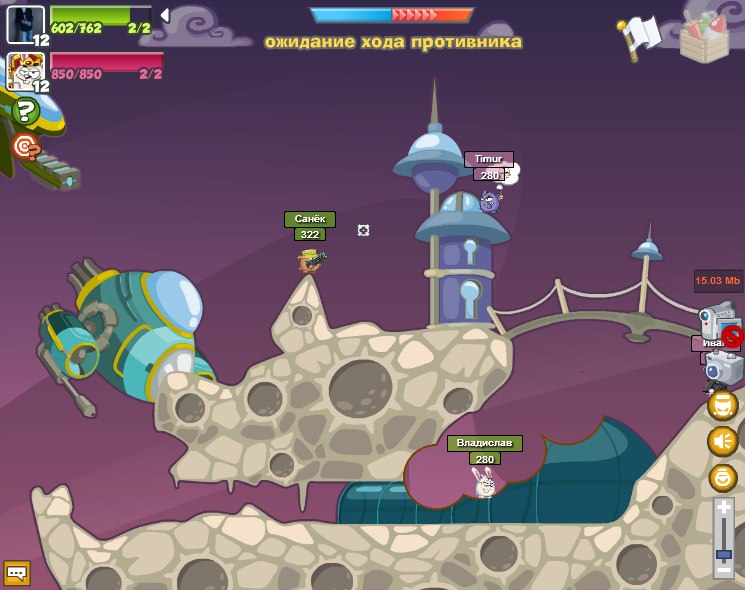Zoom out with the minus button
Image resolution: width=745 pixels, height=590 pixels.
click(x=723, y=569)
